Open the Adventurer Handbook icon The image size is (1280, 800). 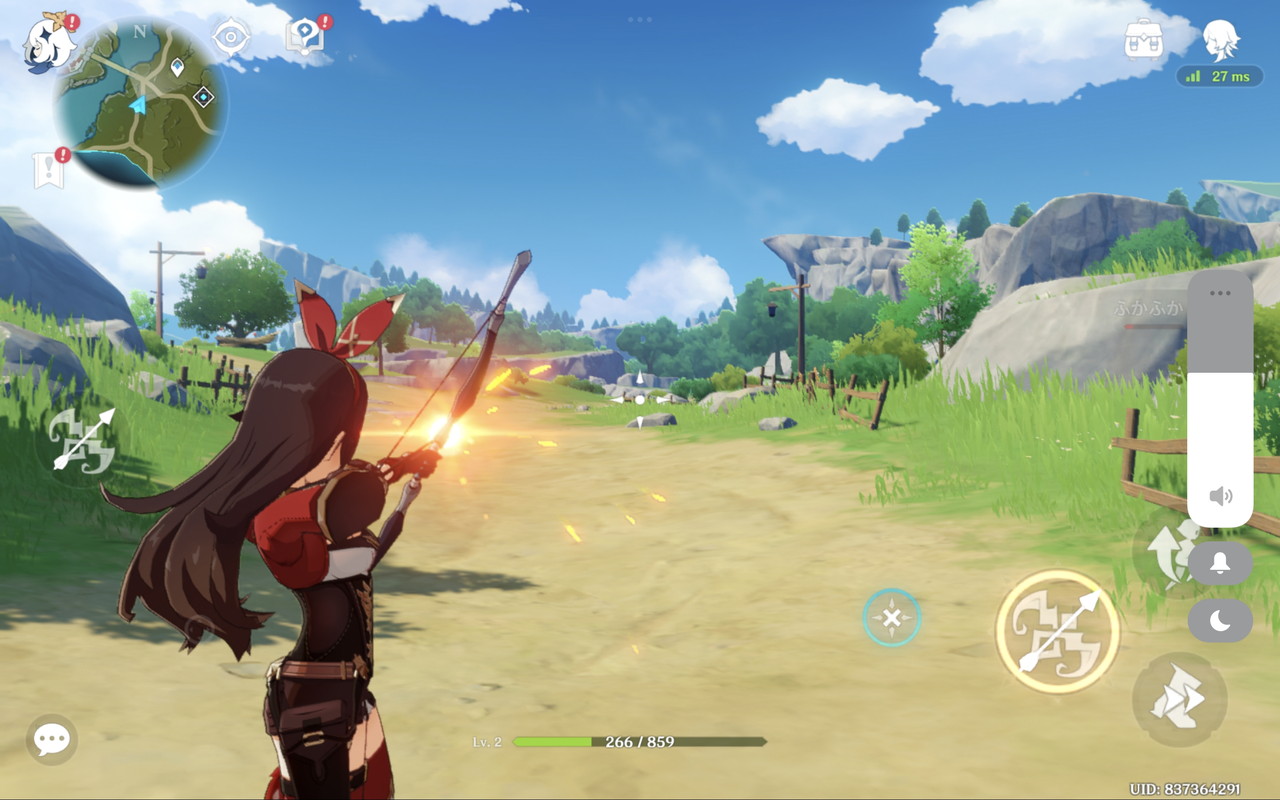point(305,37)
